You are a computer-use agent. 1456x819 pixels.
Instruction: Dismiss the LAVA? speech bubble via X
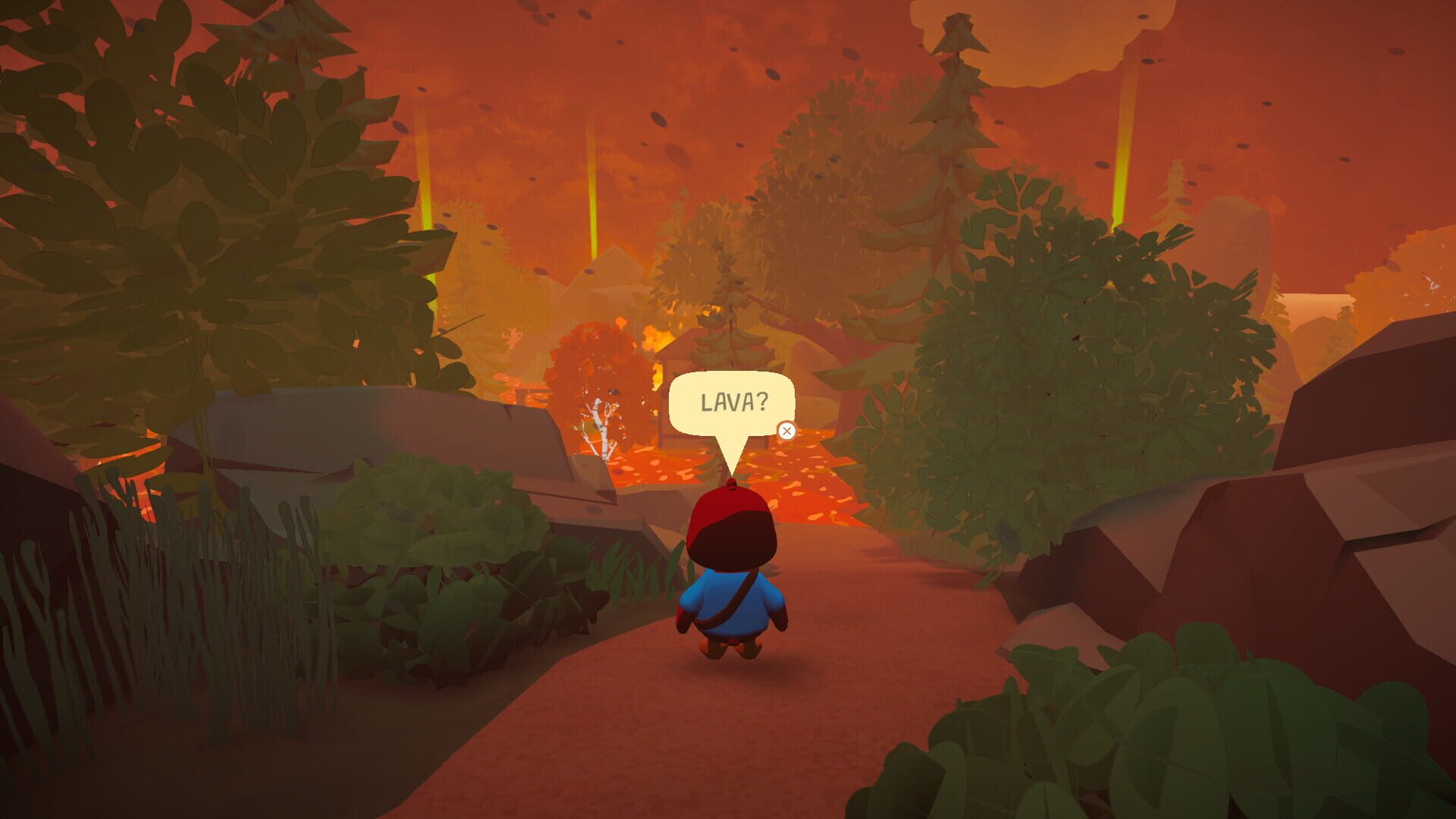click(x=787, y=429)
